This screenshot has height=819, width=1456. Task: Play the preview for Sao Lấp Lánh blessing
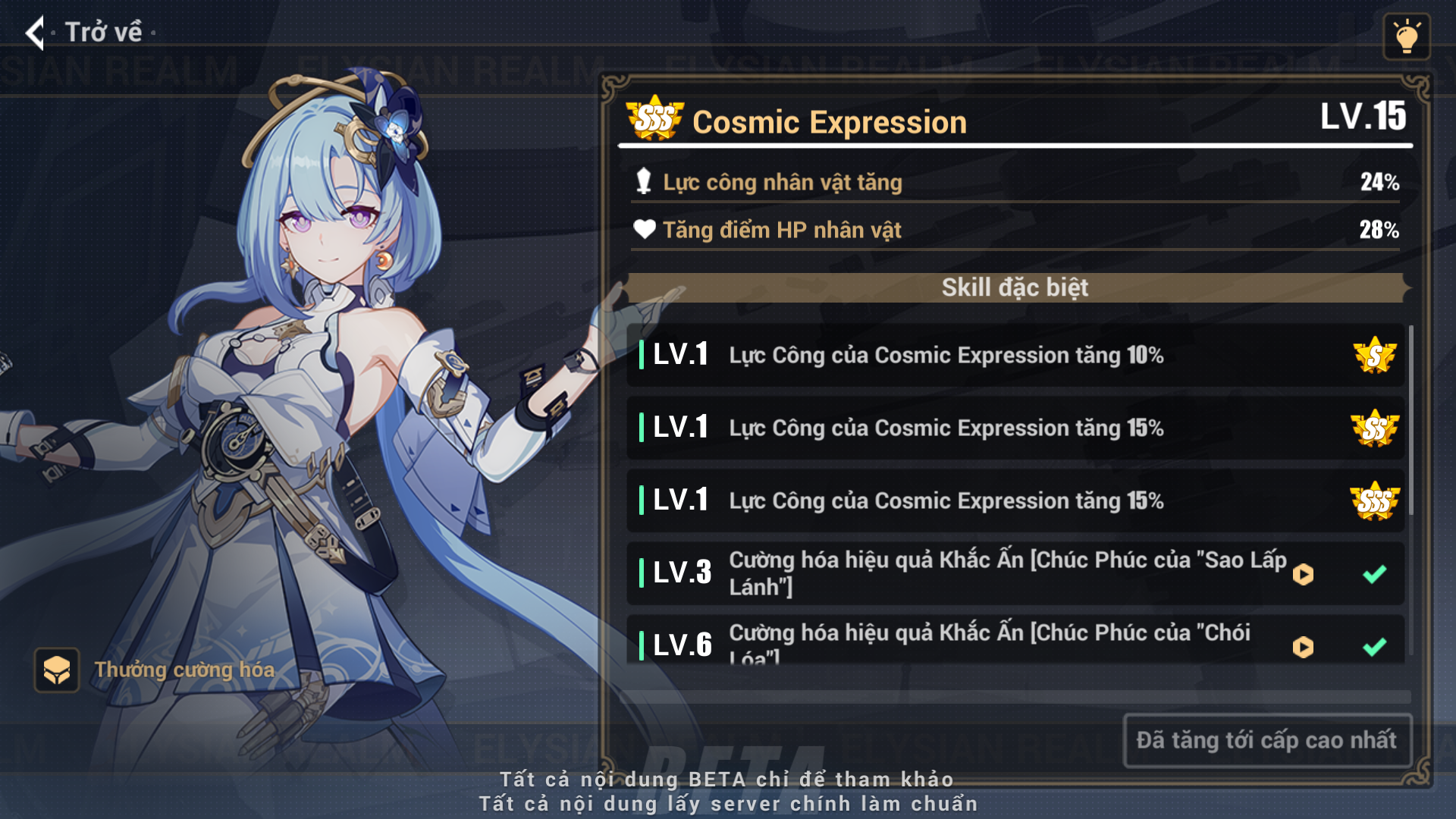(1303, 574)
